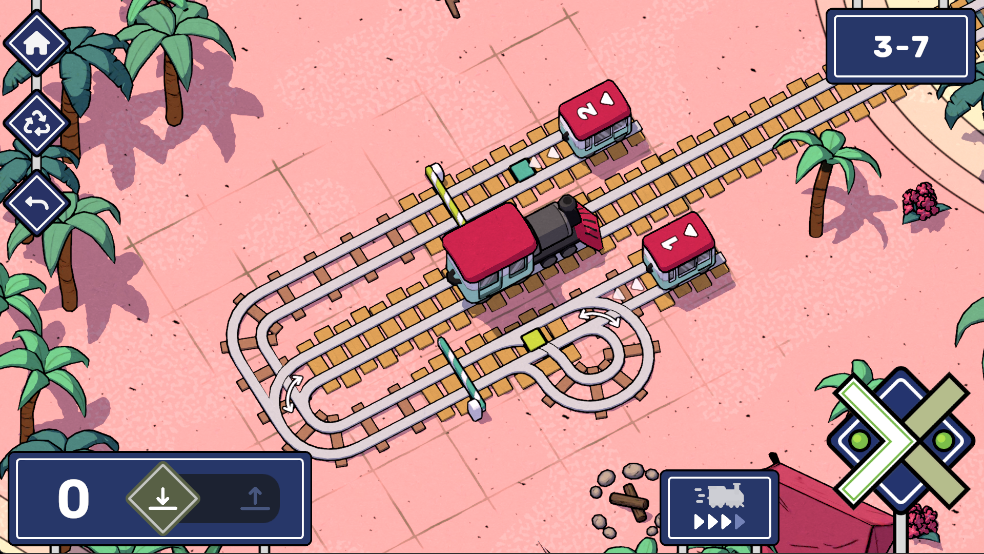Select the download-arrow diamond mode
Viewport: 984px width, 554px height.
163,497
